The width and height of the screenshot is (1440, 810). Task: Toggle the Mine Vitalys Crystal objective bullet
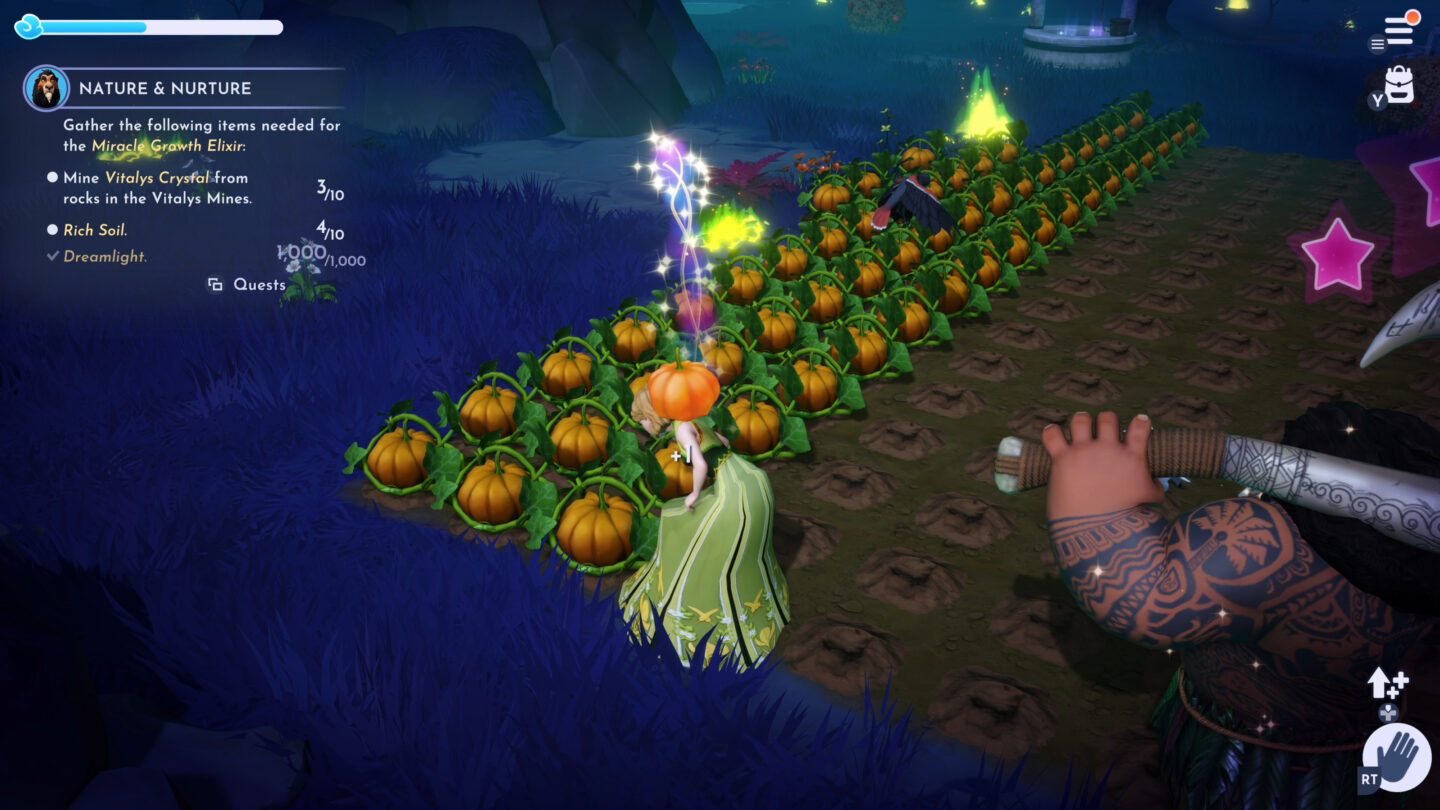click(x=54, y=177)
